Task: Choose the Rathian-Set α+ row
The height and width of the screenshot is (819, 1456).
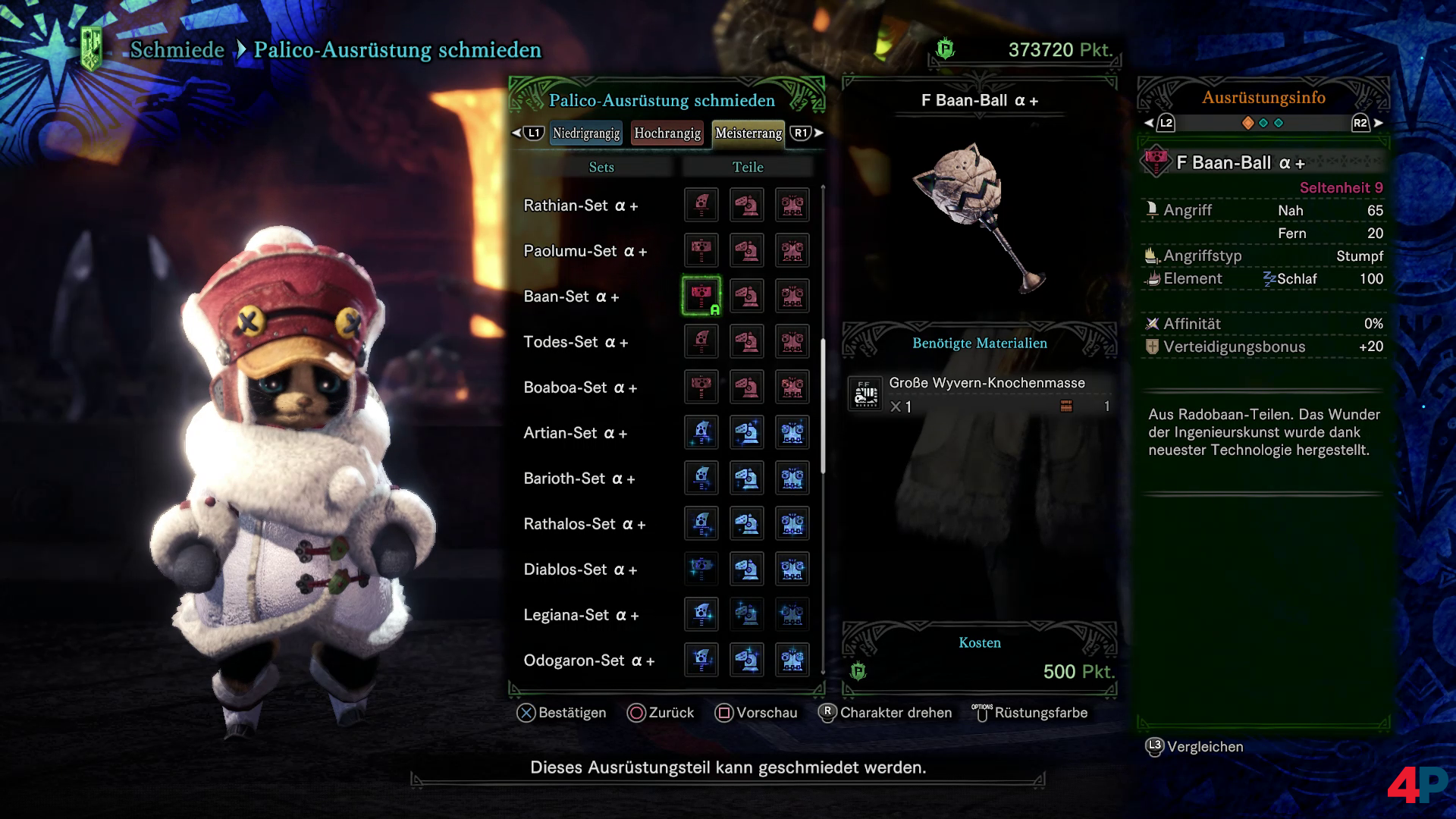Action: [580, 206]
